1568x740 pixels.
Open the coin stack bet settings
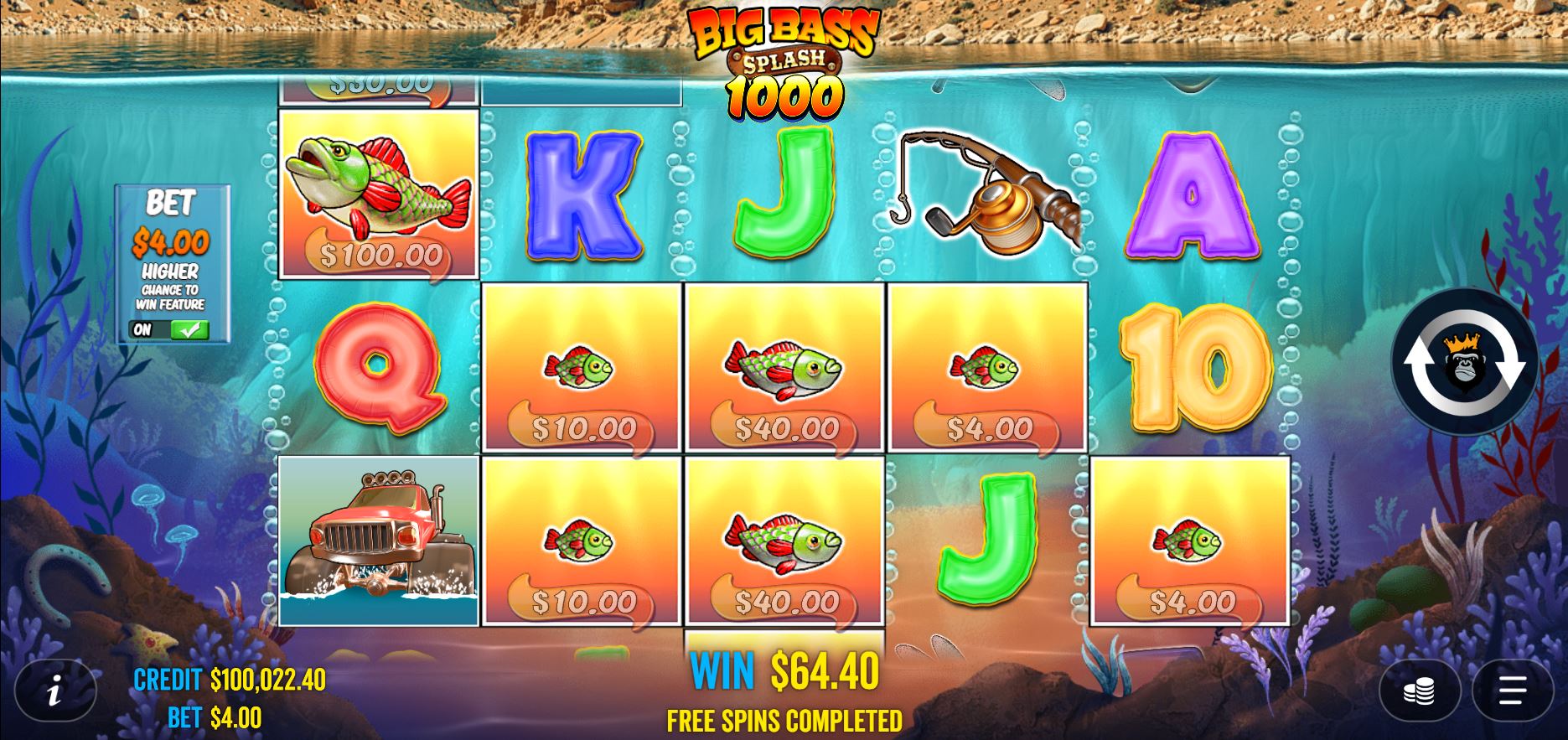pyautogui.click(x=1419, y=691)
